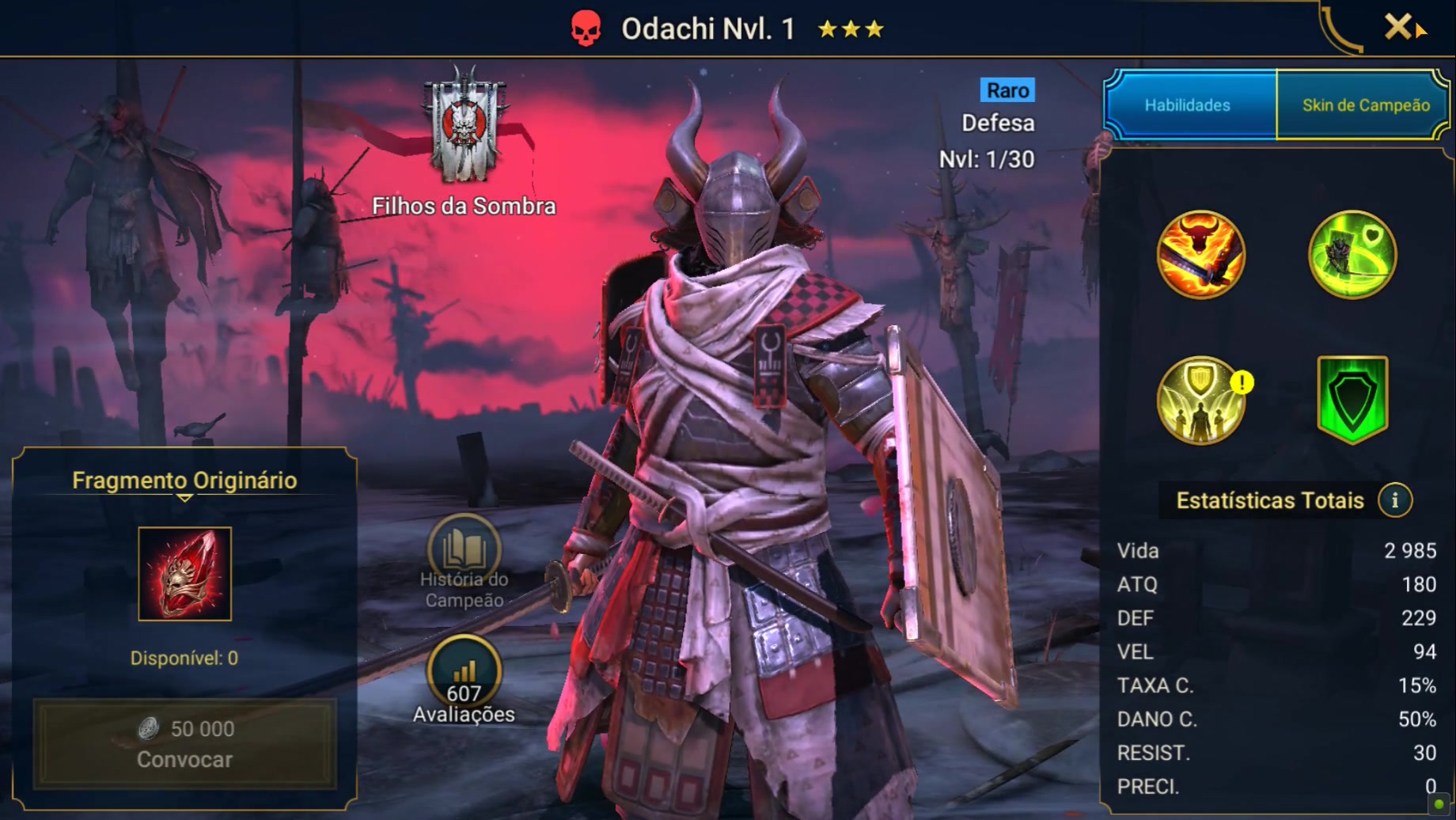Inspect the golden shield aura skill icon
Screen dimensions: 1456x820
[1200, 400]
